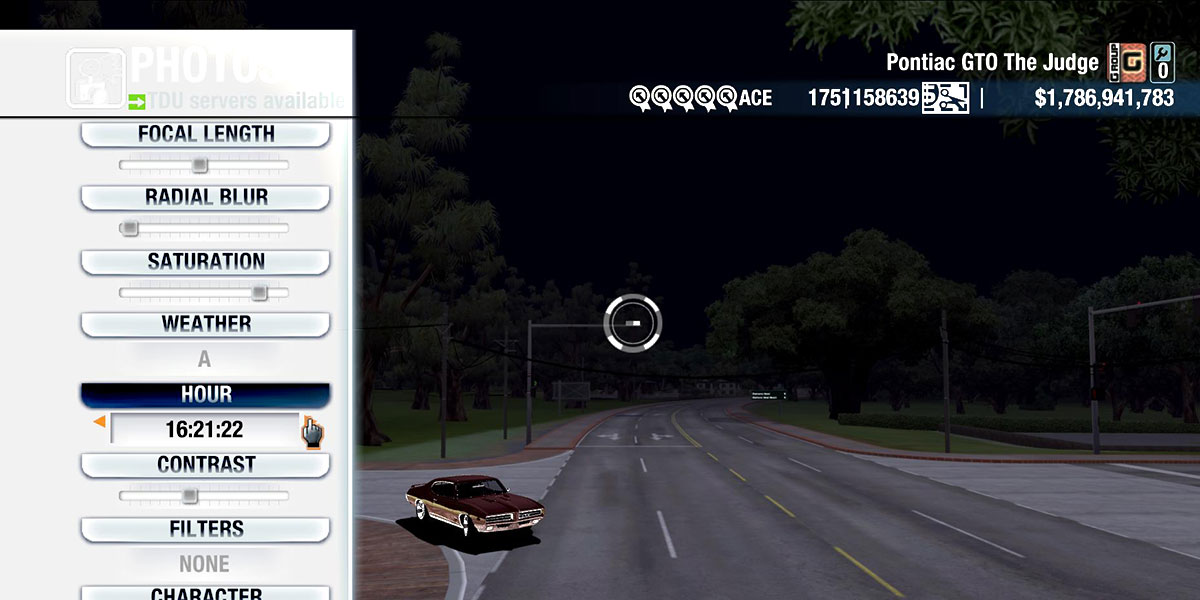Click the Focal Length slider handle

[x=199, y=165]
